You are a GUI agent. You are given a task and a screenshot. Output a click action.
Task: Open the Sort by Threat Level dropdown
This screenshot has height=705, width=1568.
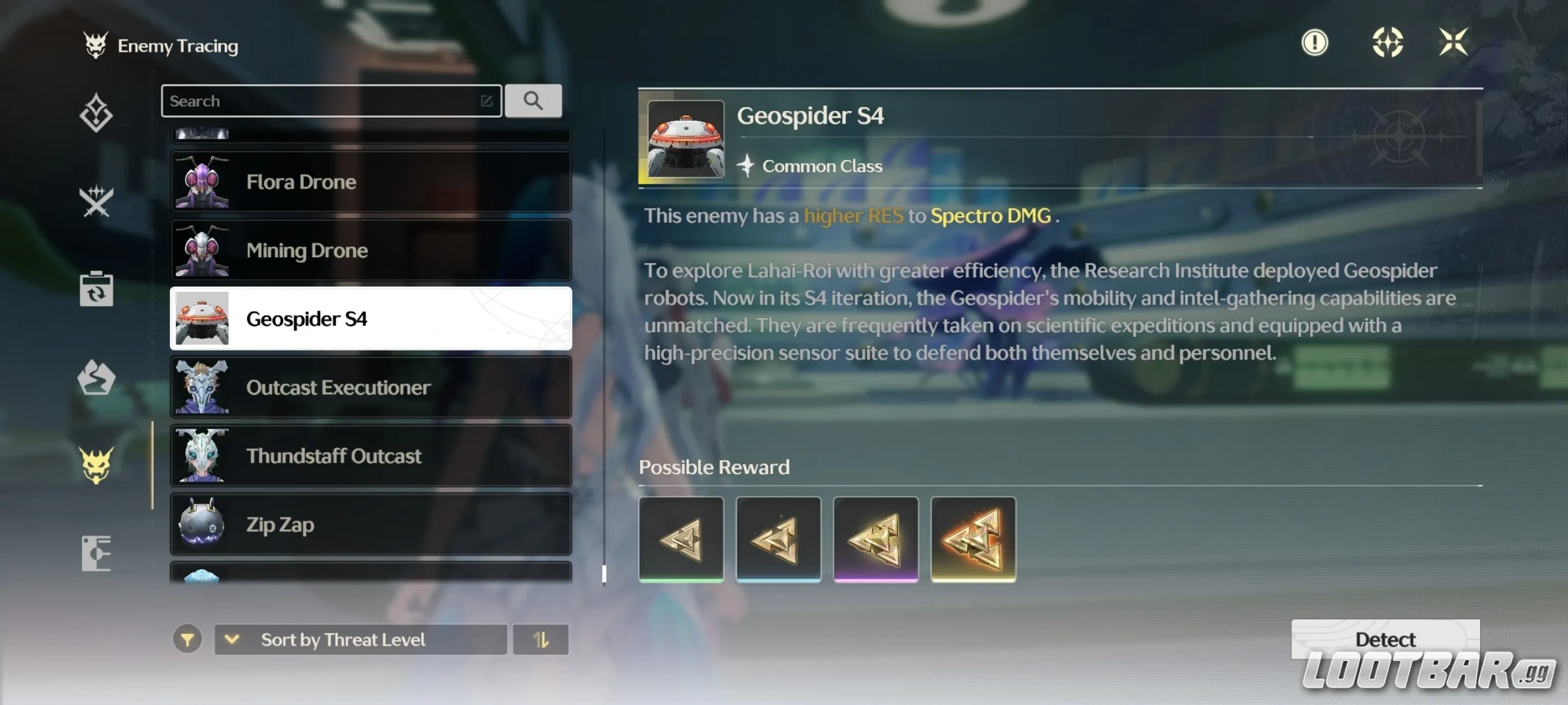360,639
